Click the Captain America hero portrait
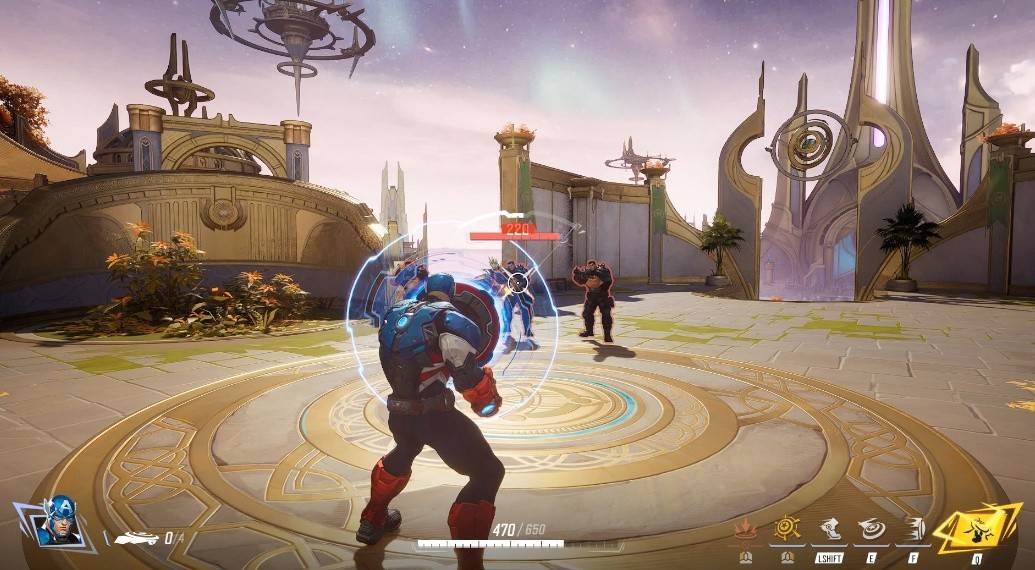1035x570 pixels. pyautogui.click(x=59, y=521)
